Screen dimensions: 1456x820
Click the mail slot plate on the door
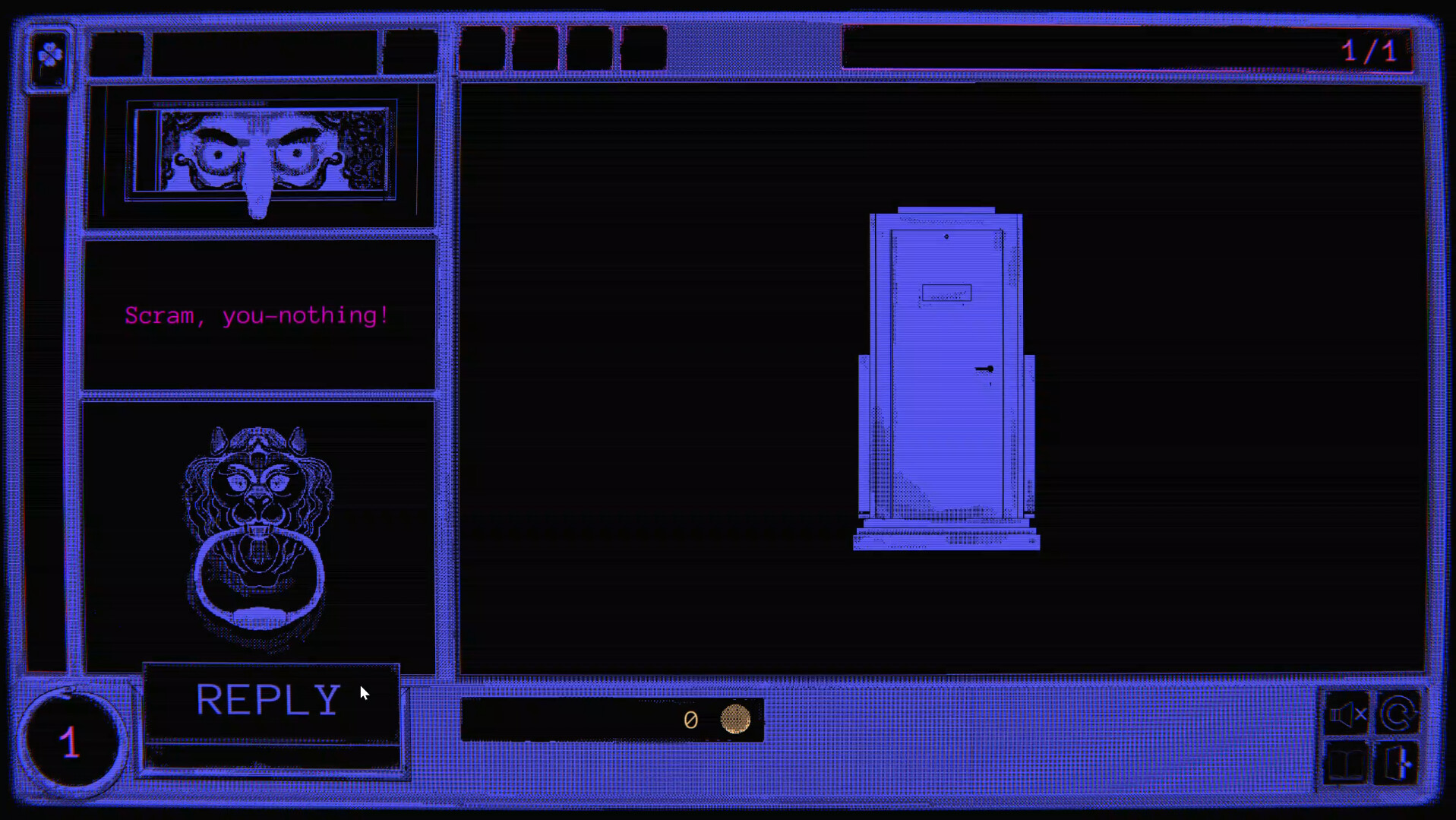(x=946, y=290)
